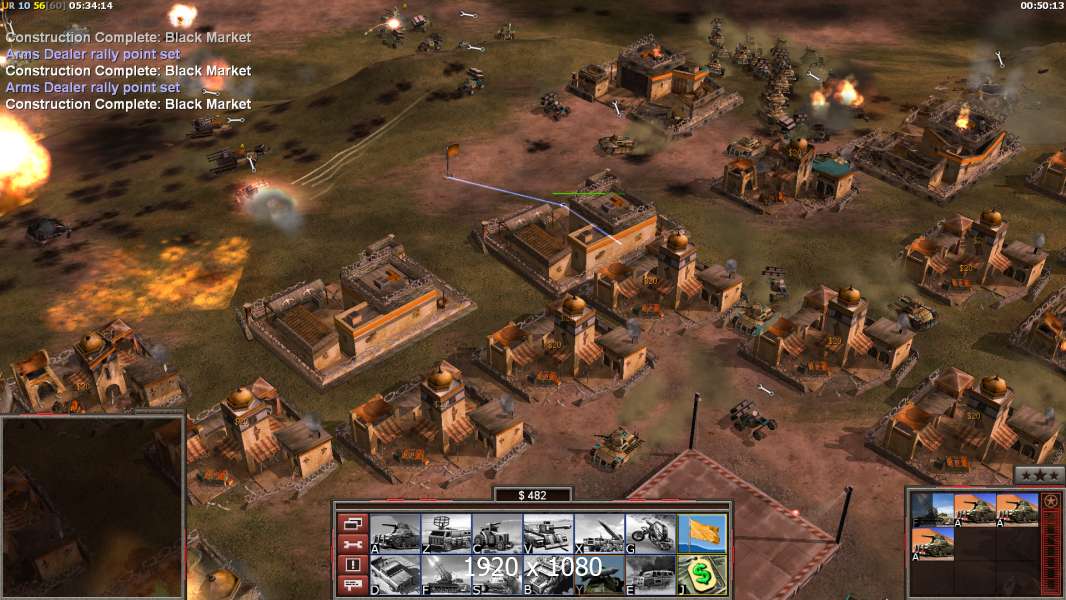The width and height of the screenshot is (1066, 600).
Task: Click the exclamation mark button
Action: (x=353, y=565)
